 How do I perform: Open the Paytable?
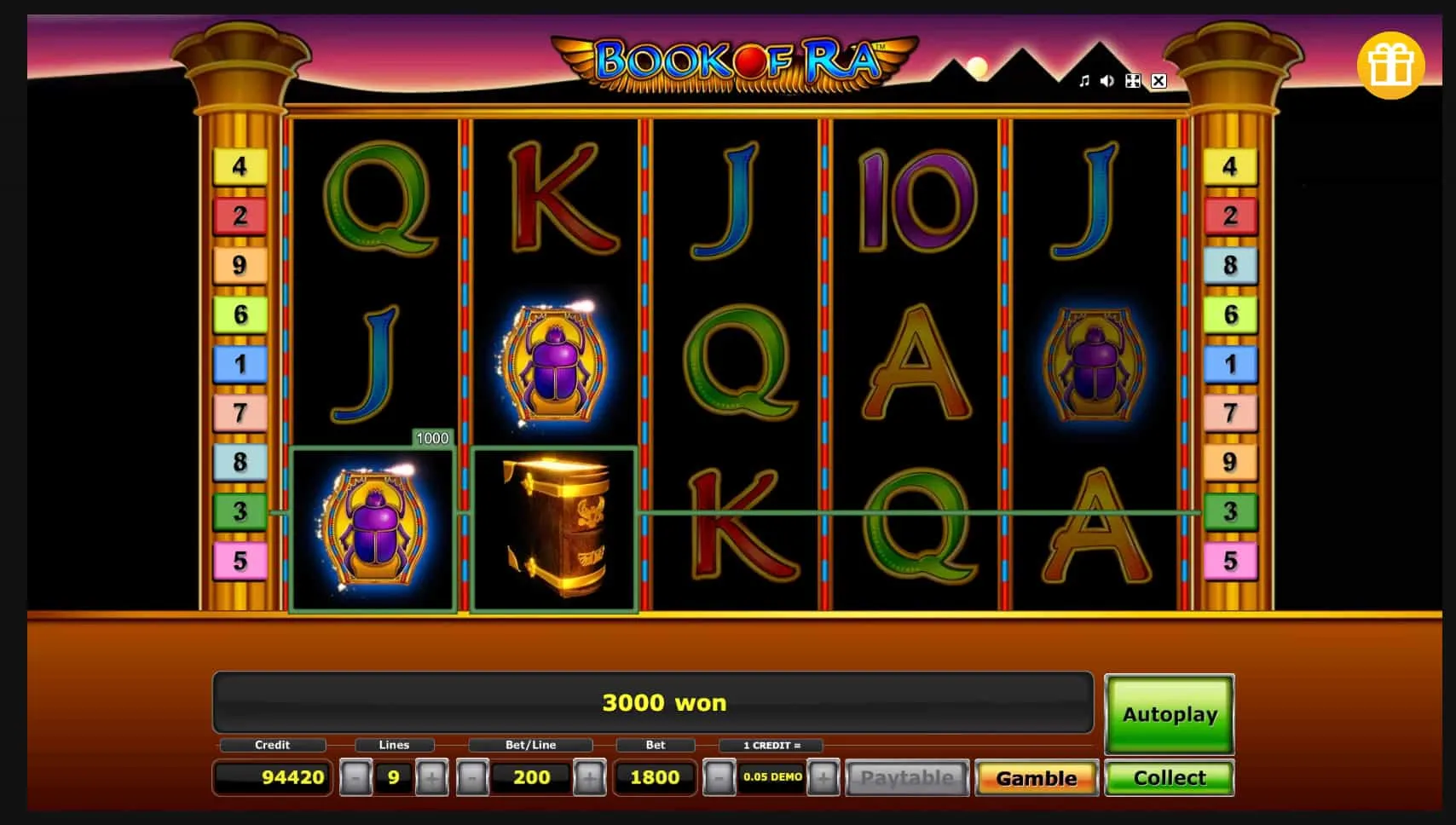(x=907, y=777)
